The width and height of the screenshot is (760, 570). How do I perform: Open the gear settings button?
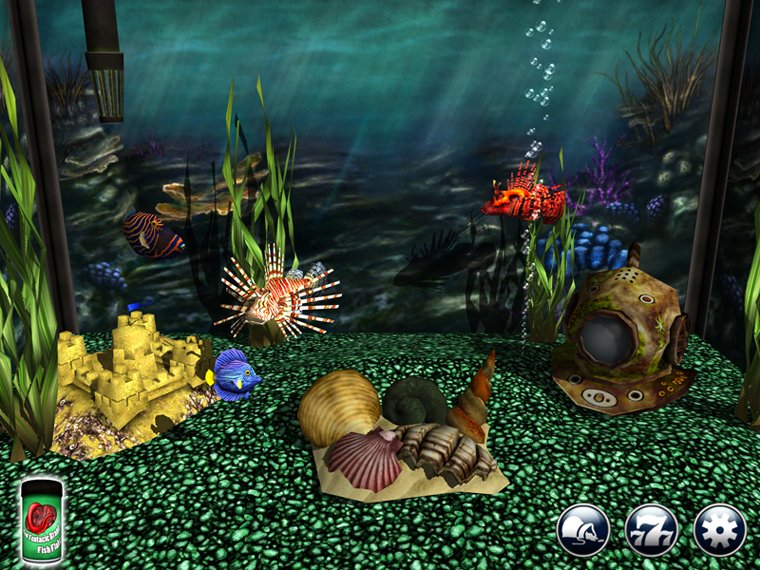pos(720,530)
